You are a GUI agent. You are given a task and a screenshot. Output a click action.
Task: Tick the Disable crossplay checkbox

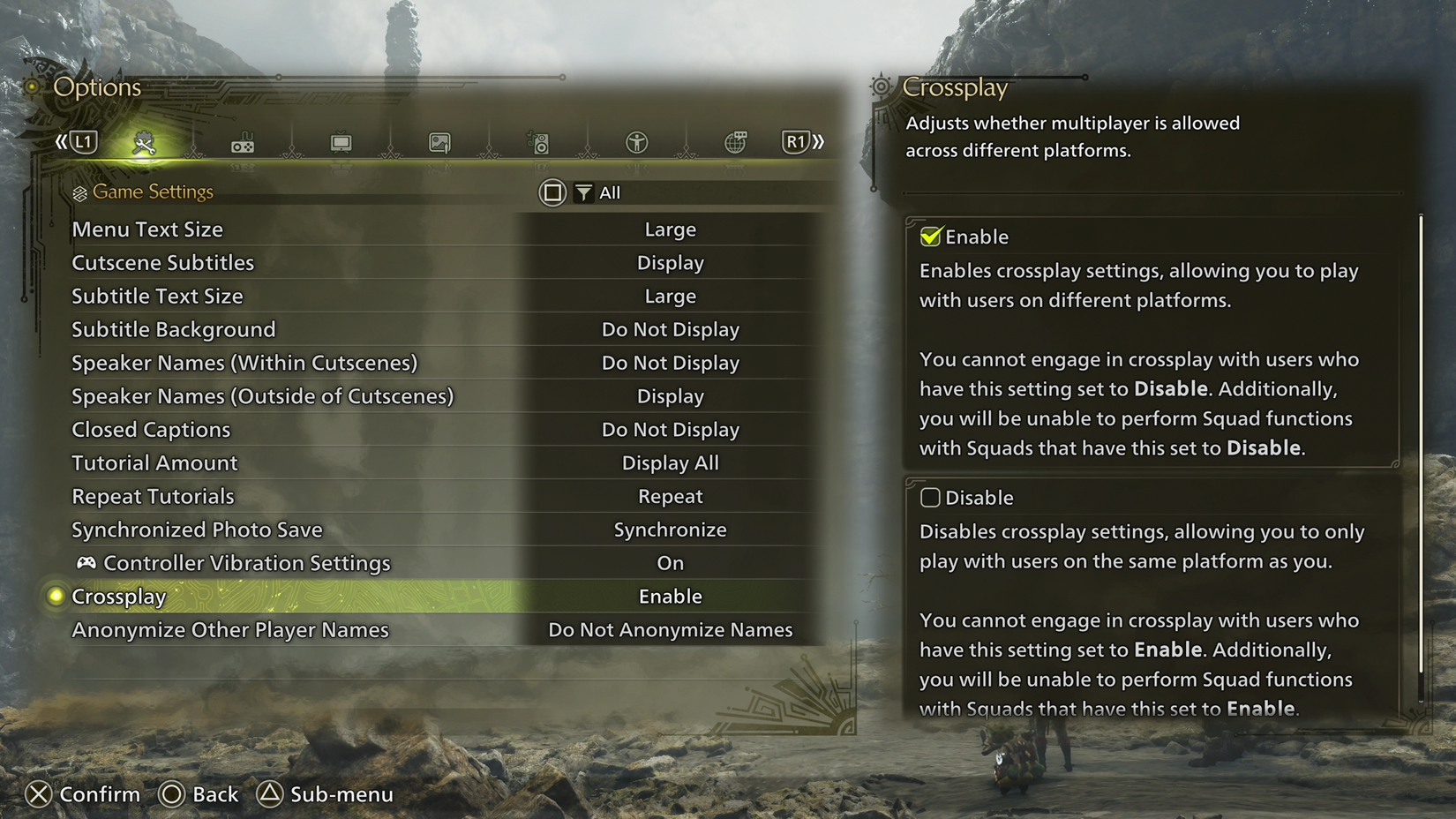tap(930, 498)
